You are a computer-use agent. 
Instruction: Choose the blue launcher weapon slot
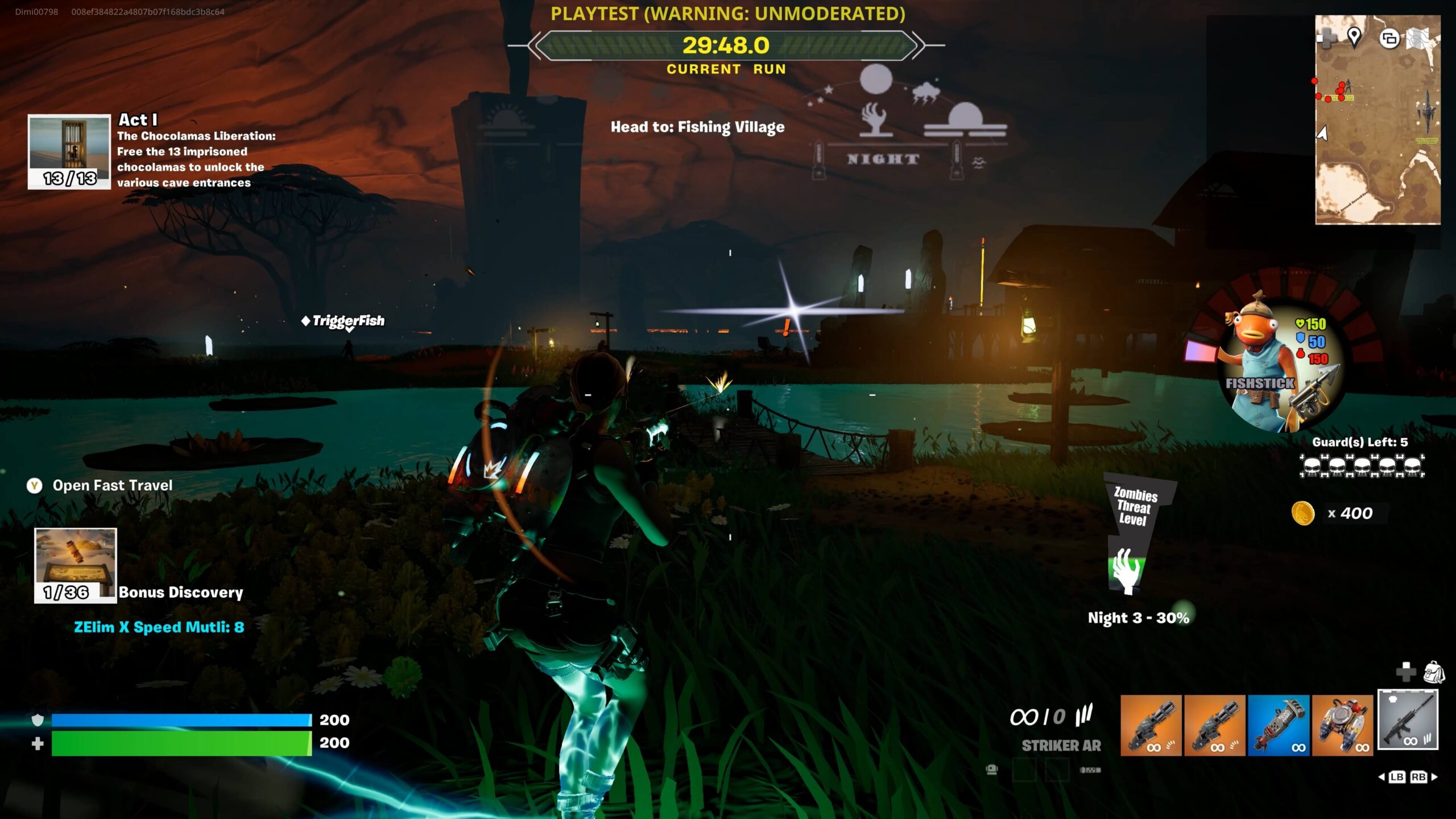point(1279,725)
